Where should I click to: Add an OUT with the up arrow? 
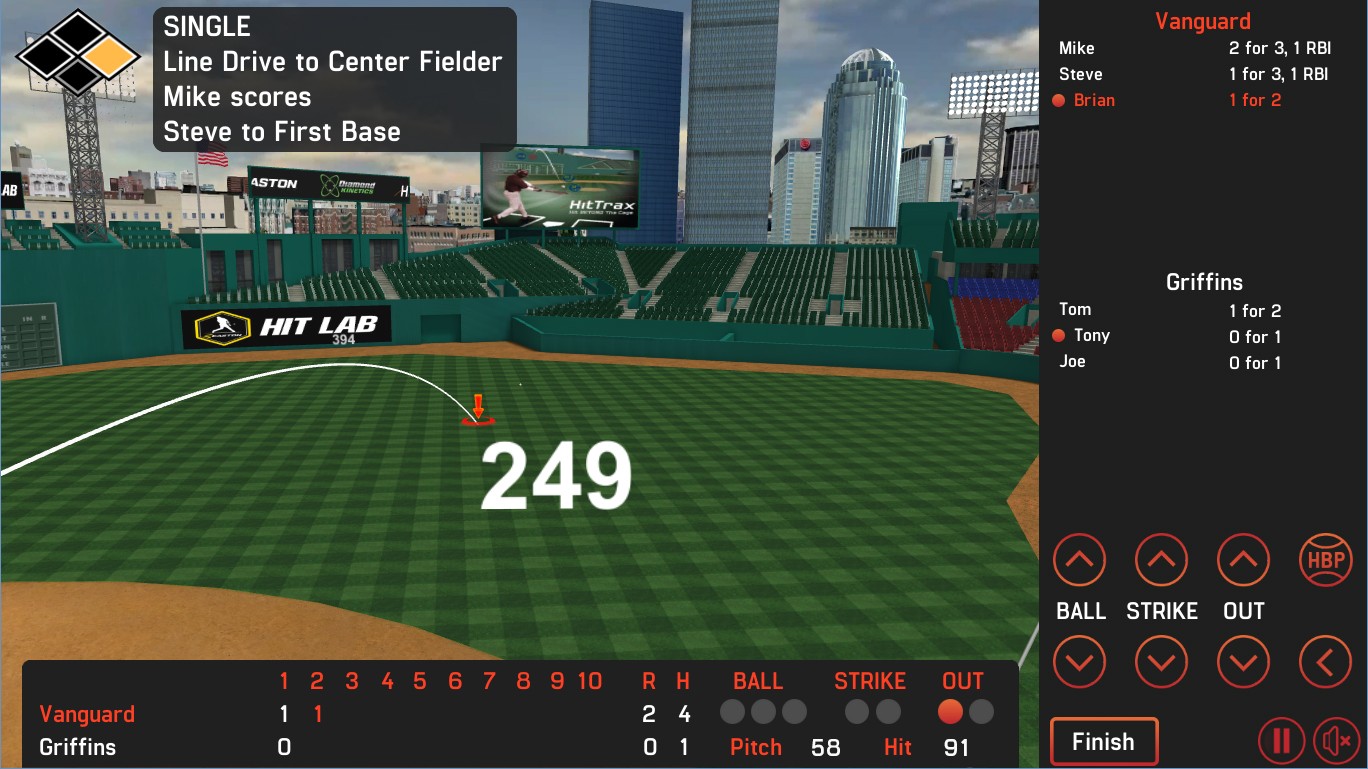(1243, 560)
